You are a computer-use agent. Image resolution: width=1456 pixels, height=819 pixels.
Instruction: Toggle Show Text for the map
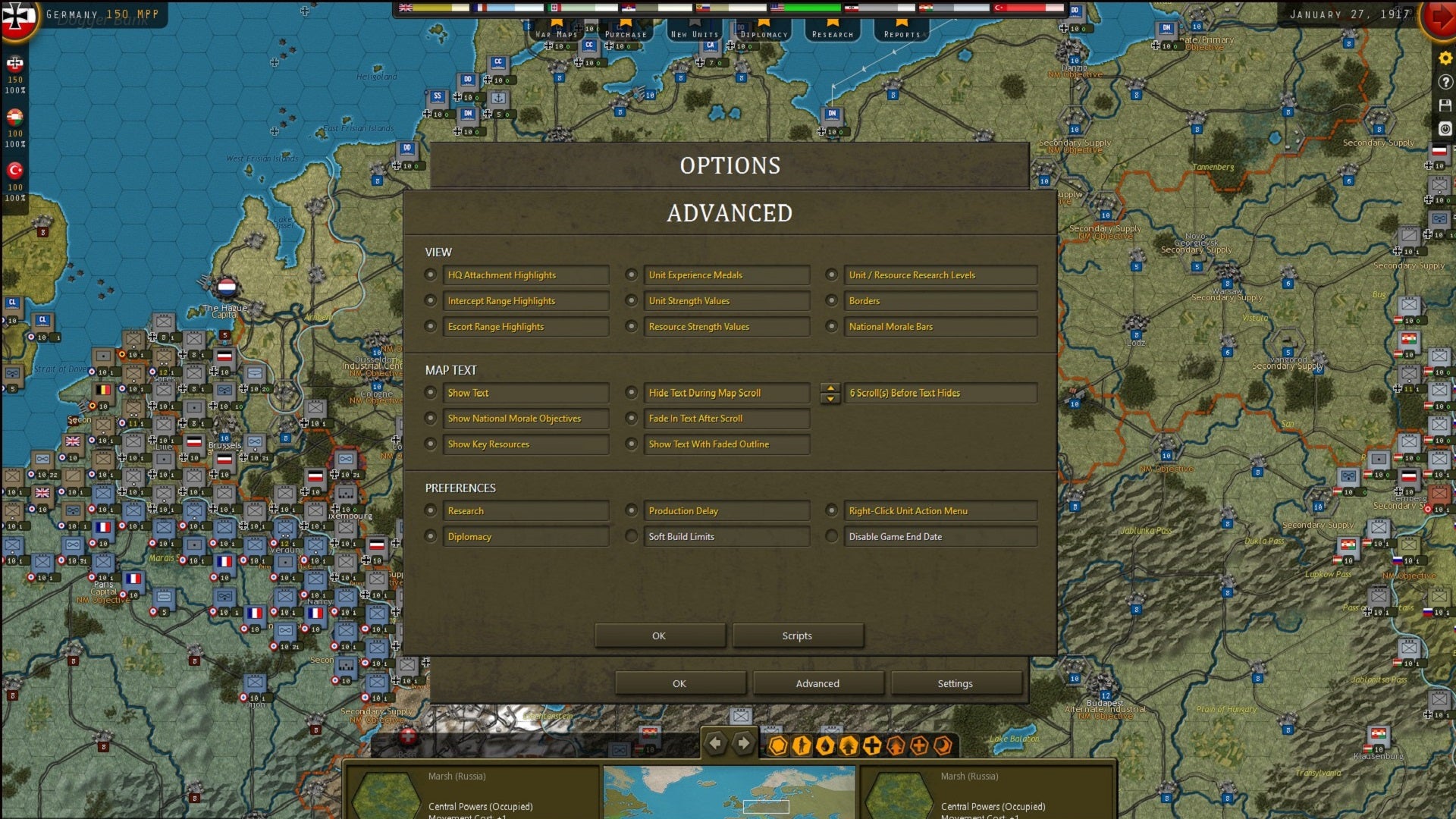pos(431,393)
